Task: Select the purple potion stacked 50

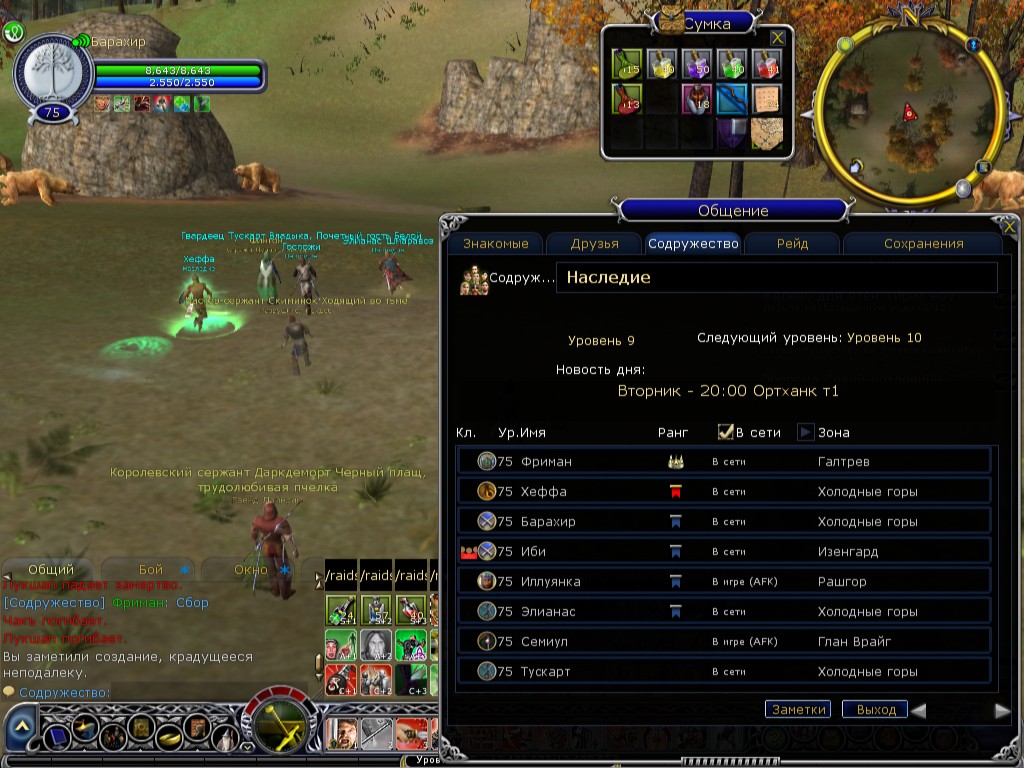Action: pos(697,64)
